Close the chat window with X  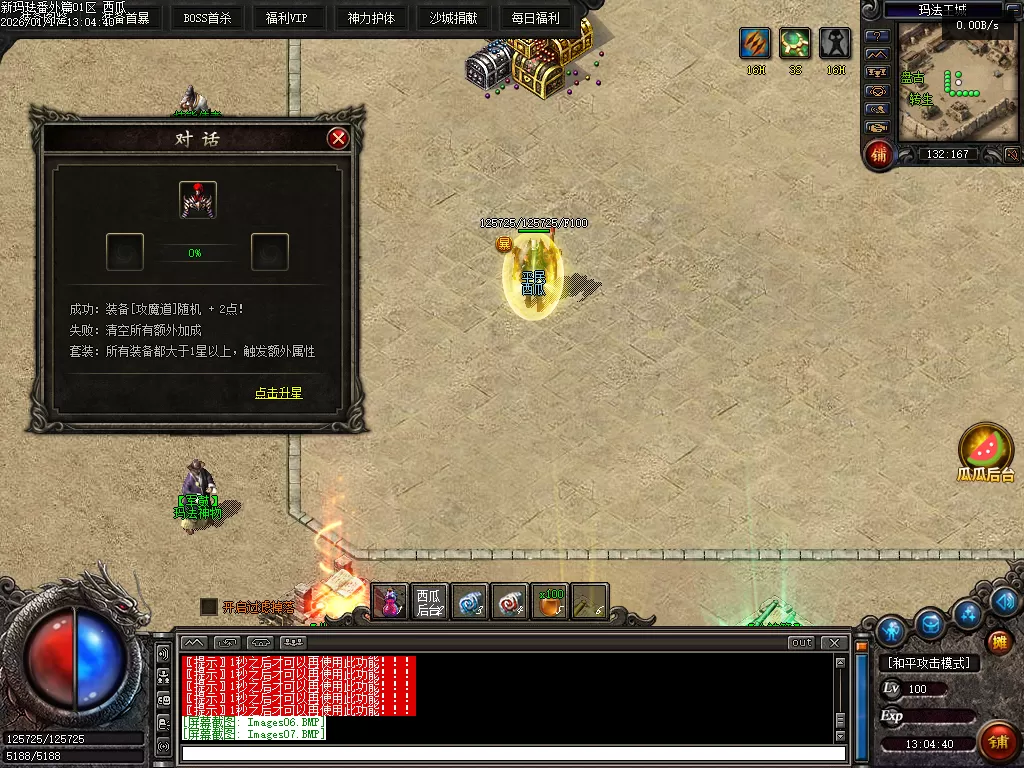click(x=831, y=642)
